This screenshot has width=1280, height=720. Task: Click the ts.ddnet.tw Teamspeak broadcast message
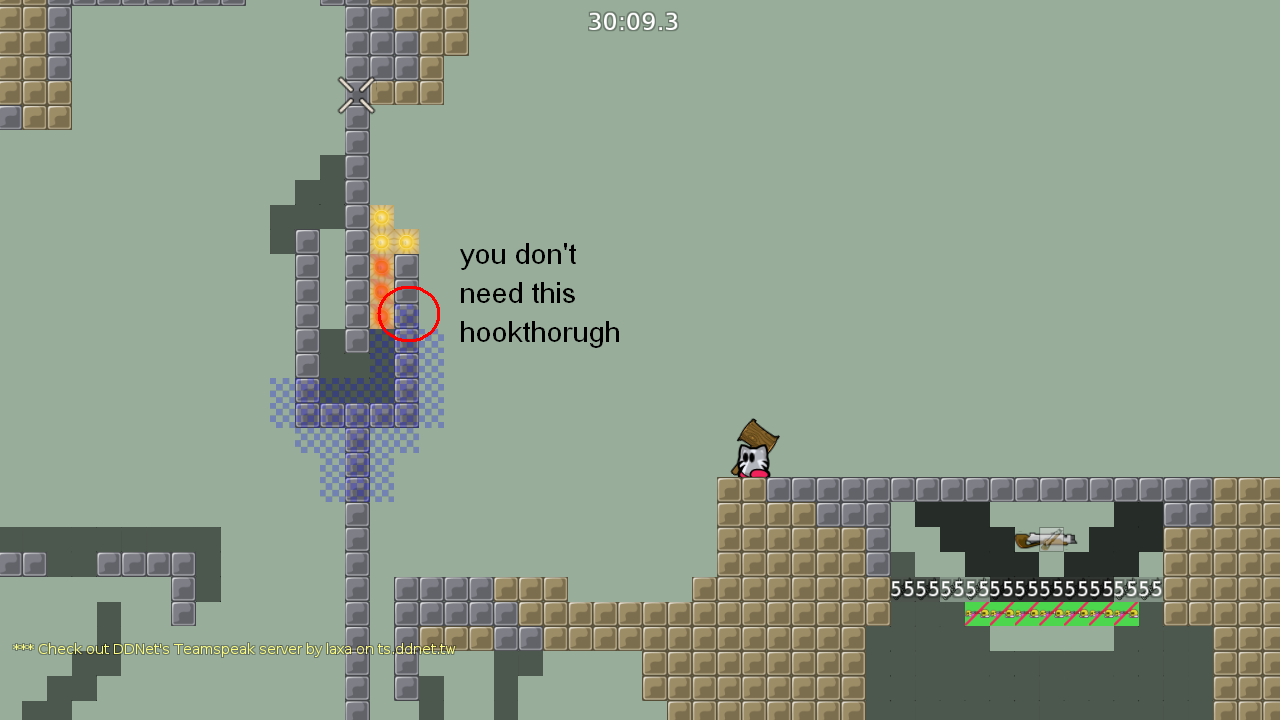click(233, 649)
